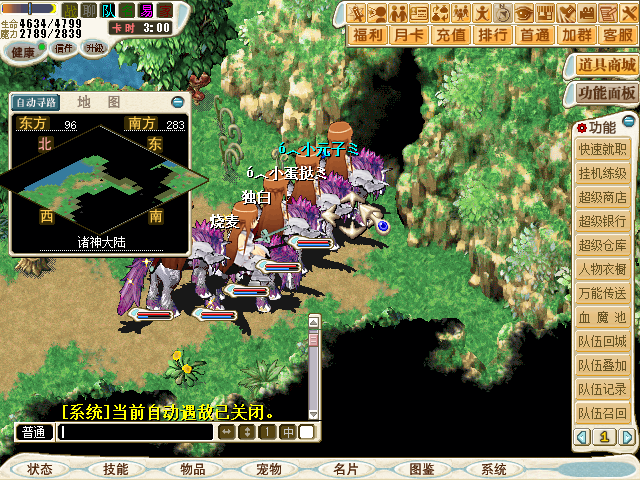This screenshot has height=480, width=640.
Task: Contact 客服 customer service
Action: click(x=617, y=35)
